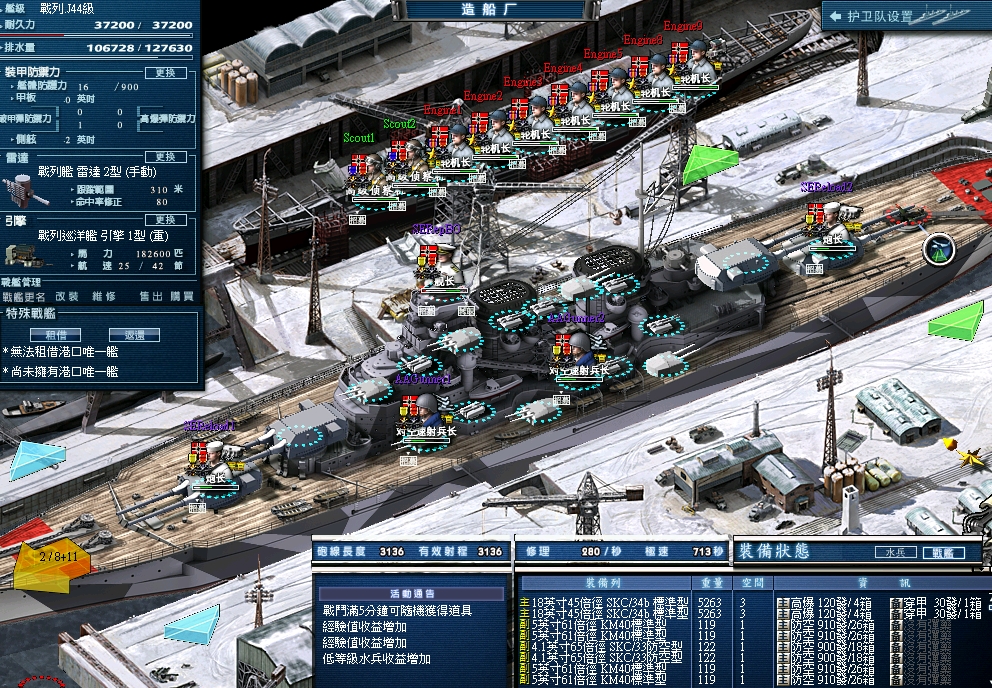Click 更換 to change the radar

(x=165, y=157)
